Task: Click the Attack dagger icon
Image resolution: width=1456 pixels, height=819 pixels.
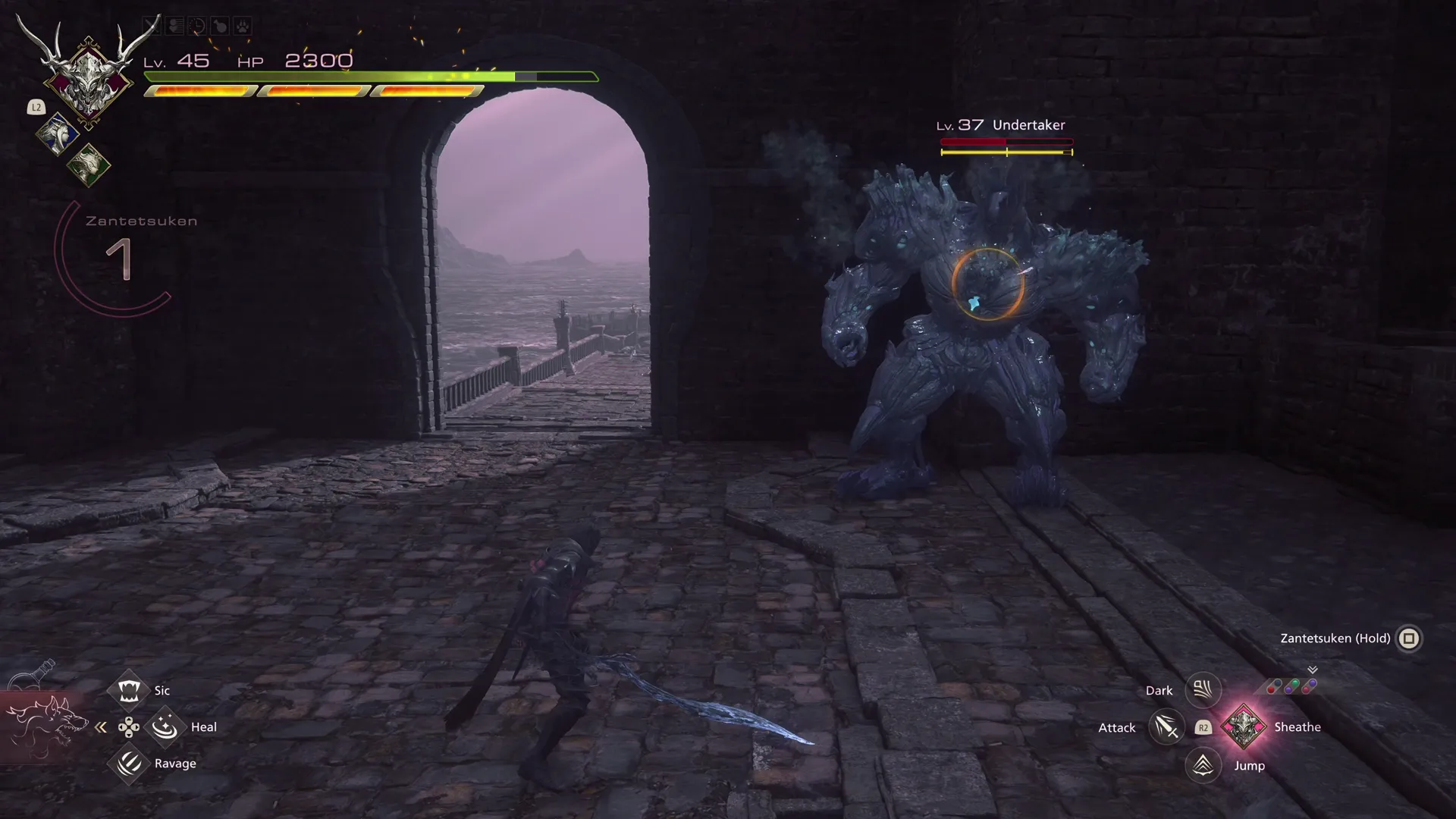Action: 1166,728
